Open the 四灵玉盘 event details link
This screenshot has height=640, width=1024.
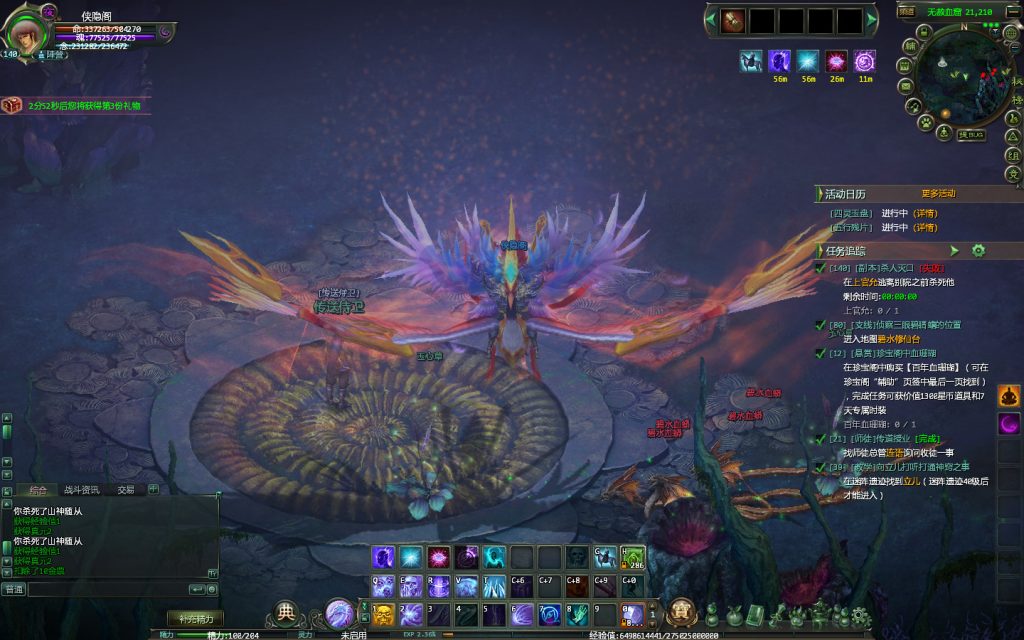click(x=924, y=213)
